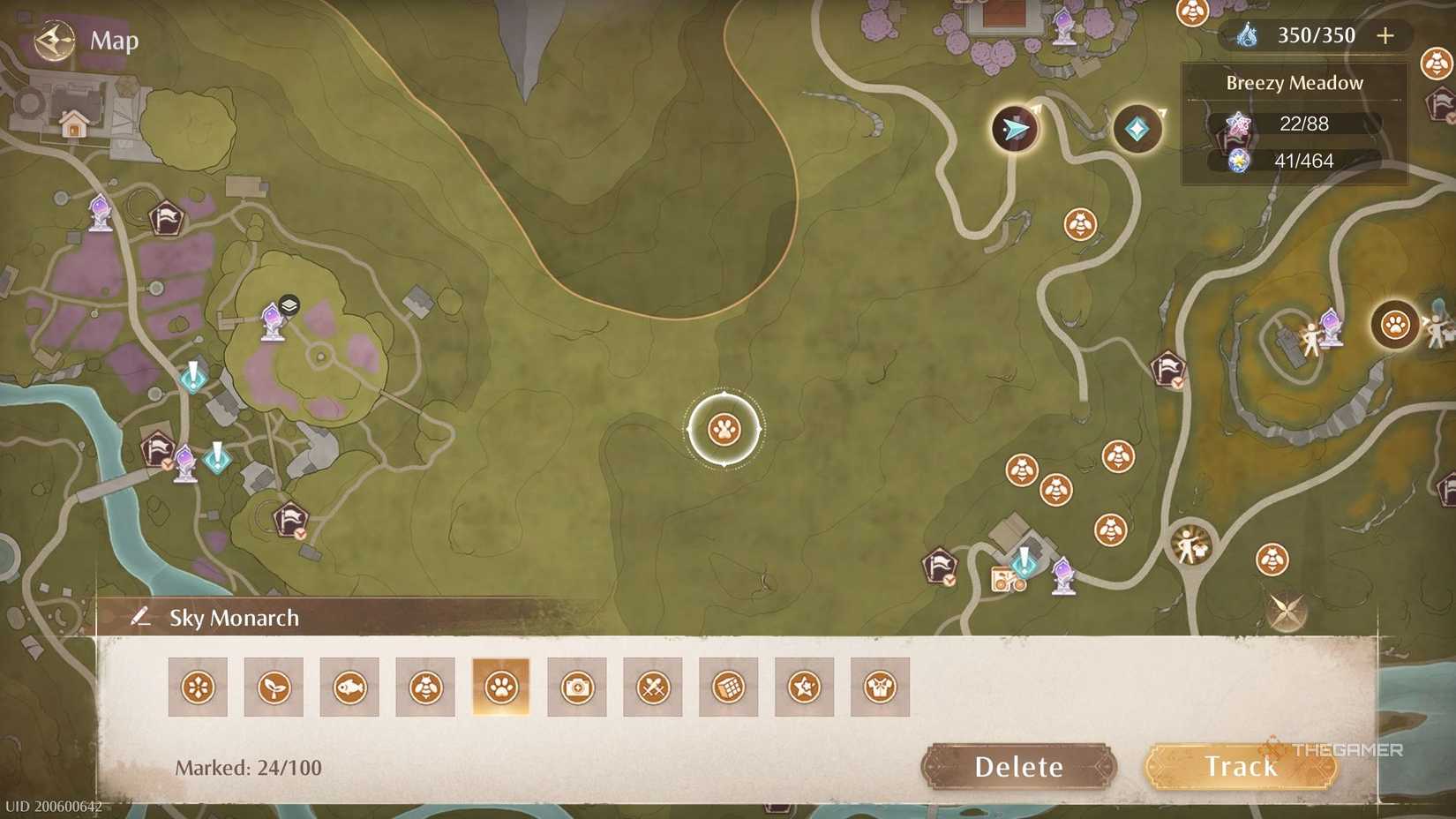The image size is (1456, 819).
Task: Select the bee filter icon
Action: pos(425,687)
